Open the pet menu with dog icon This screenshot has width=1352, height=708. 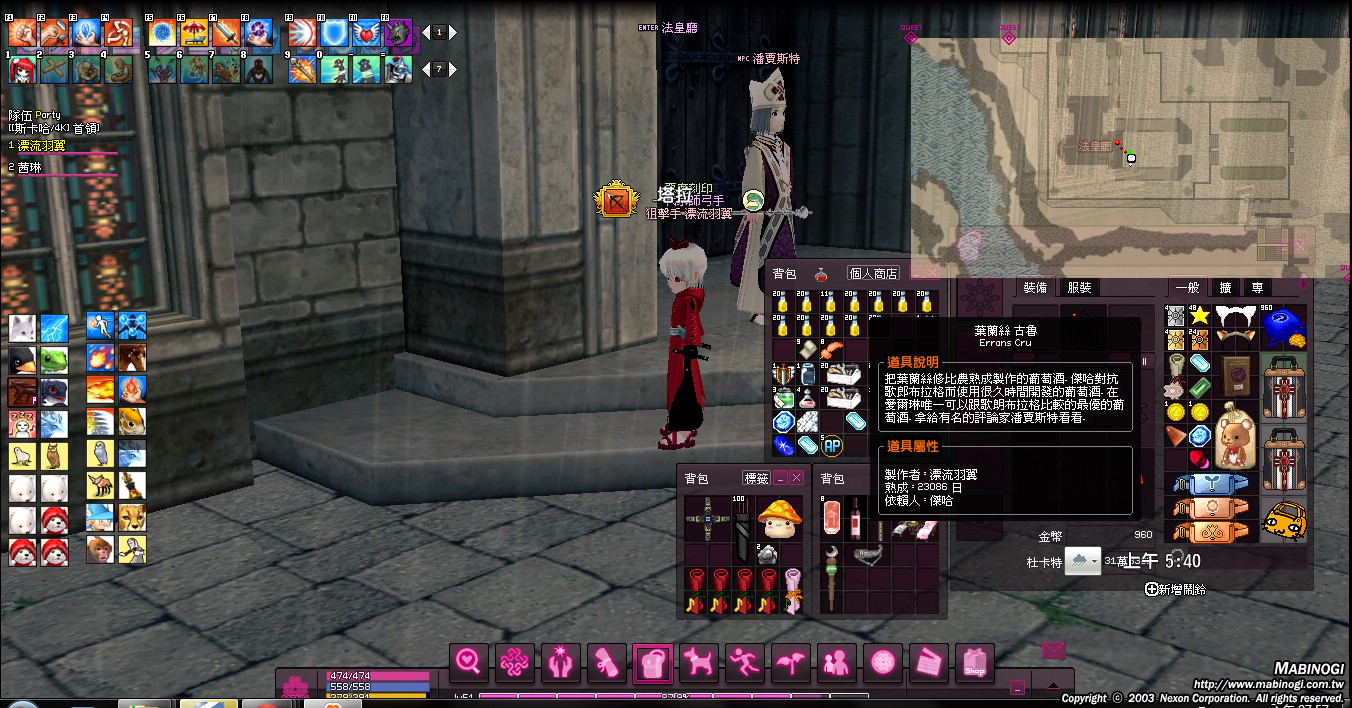coord(698,662)
